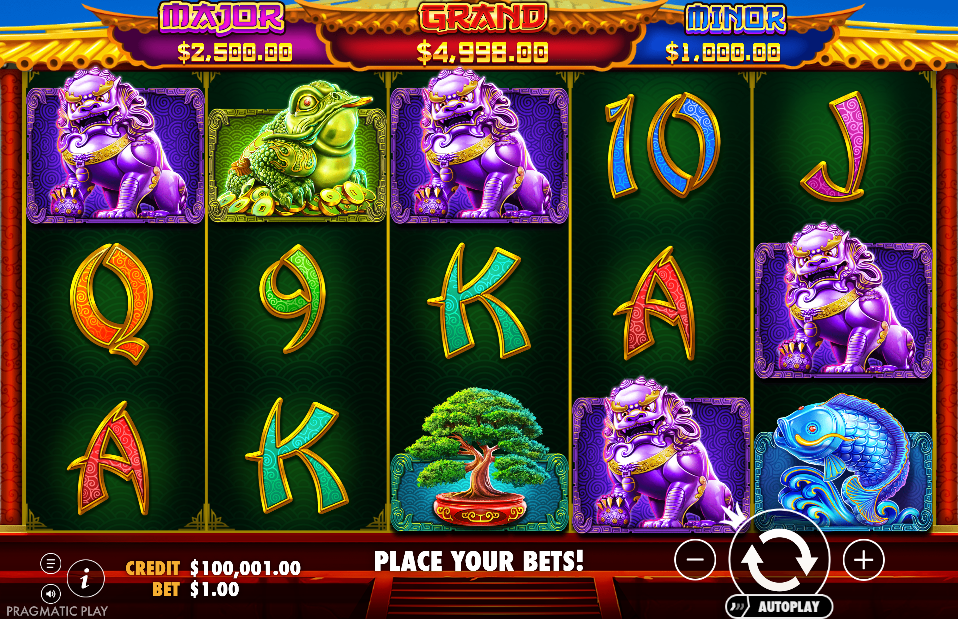Decrease the bet with the minus button
The width and height of the screenshot is (958, 619).
[695, 560]
